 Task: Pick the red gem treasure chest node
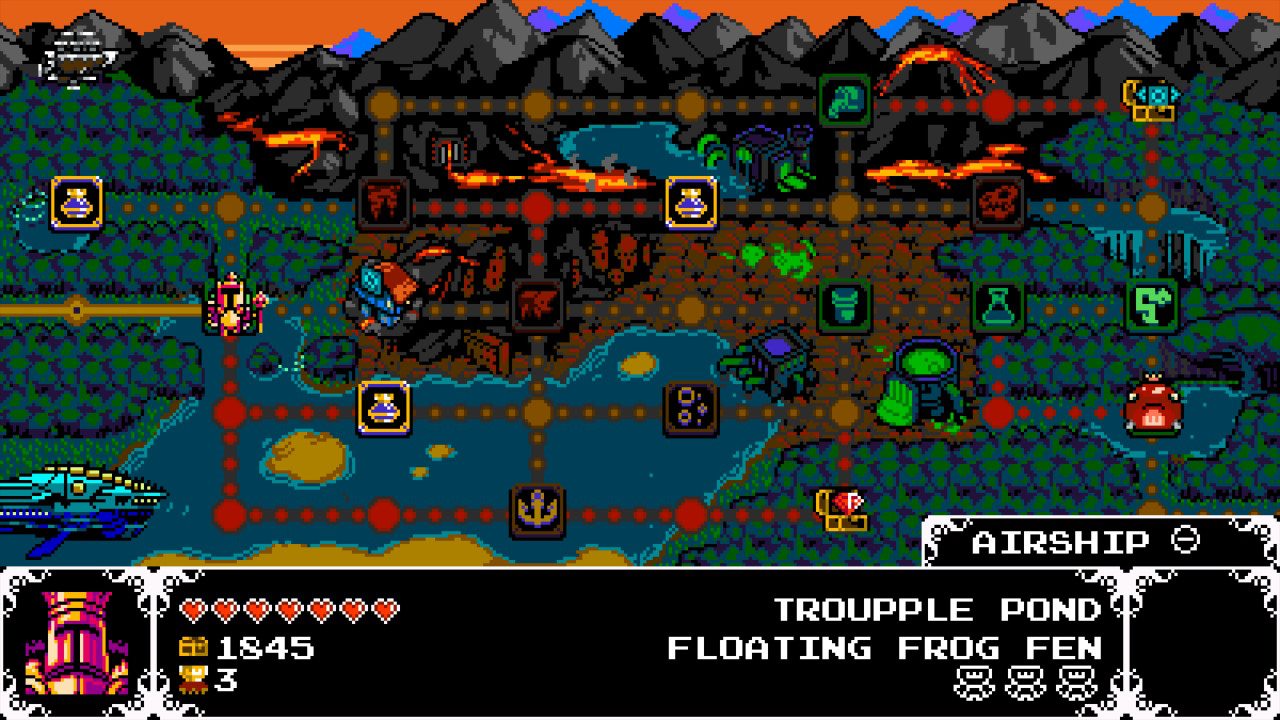843,509
